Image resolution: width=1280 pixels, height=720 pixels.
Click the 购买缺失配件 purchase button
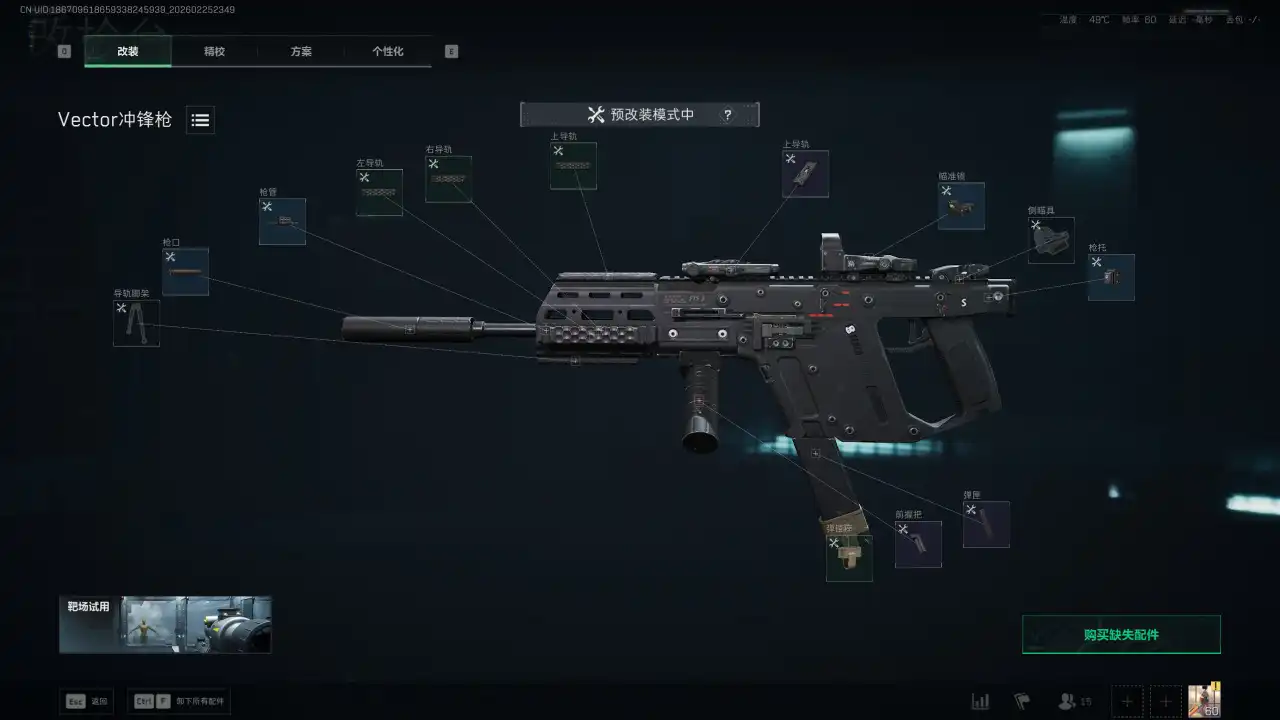[x=1121, y=634]
